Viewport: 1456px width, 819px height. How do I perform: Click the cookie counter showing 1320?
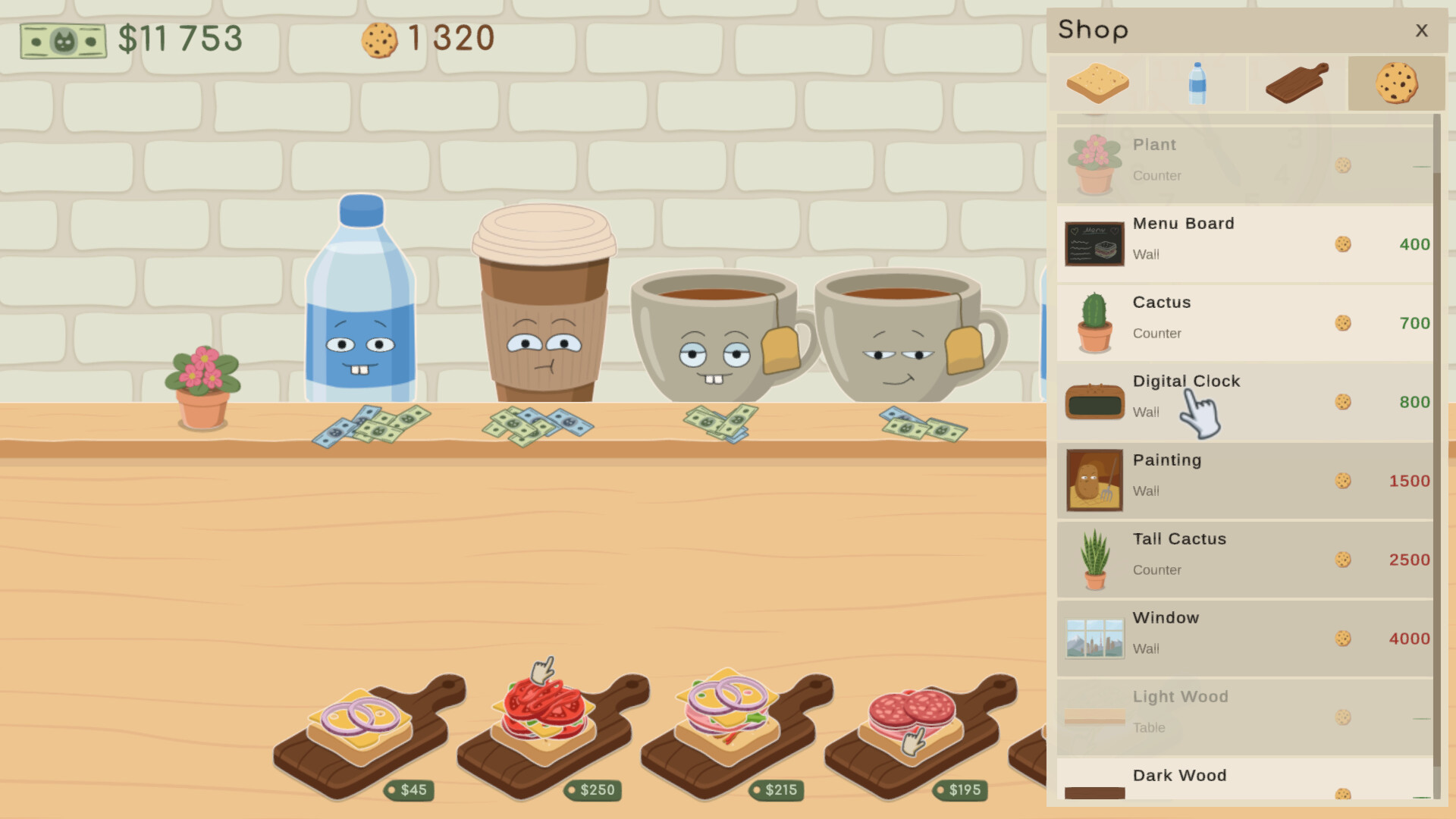pos(425,38)
